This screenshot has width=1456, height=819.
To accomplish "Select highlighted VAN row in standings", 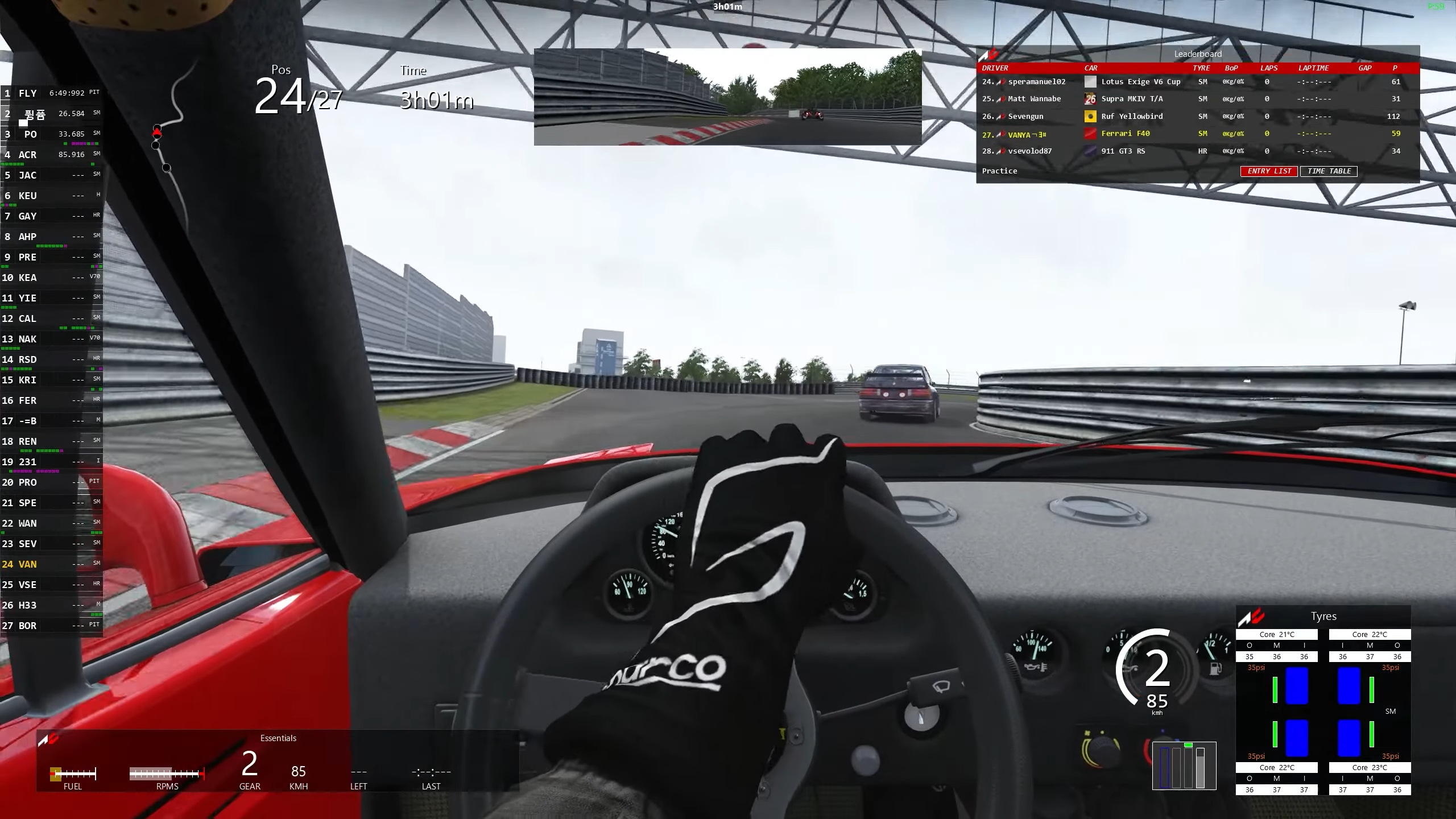I will pos(27,564).
